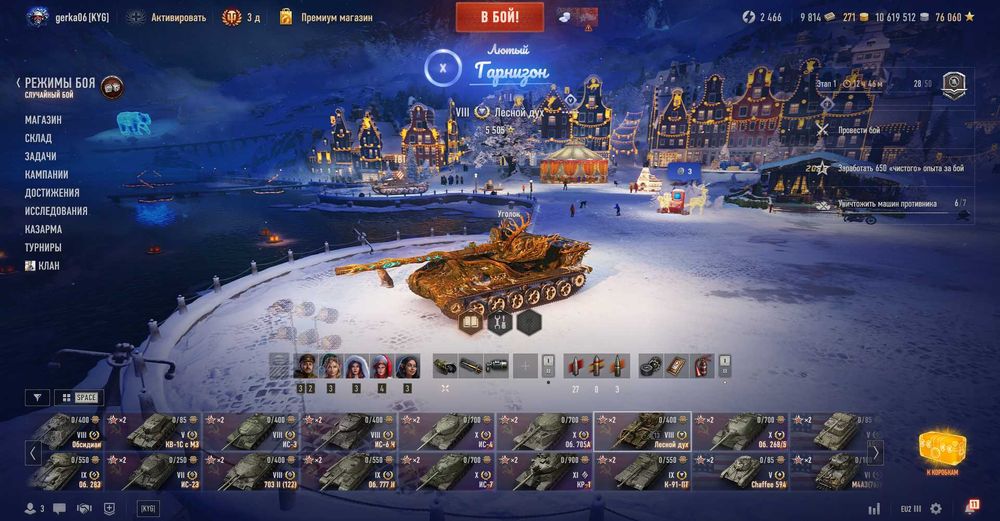This screenshot has height=521, width=1000.
Task: Select the ИС-3 tank in carousel
Action: coord(249,430)
